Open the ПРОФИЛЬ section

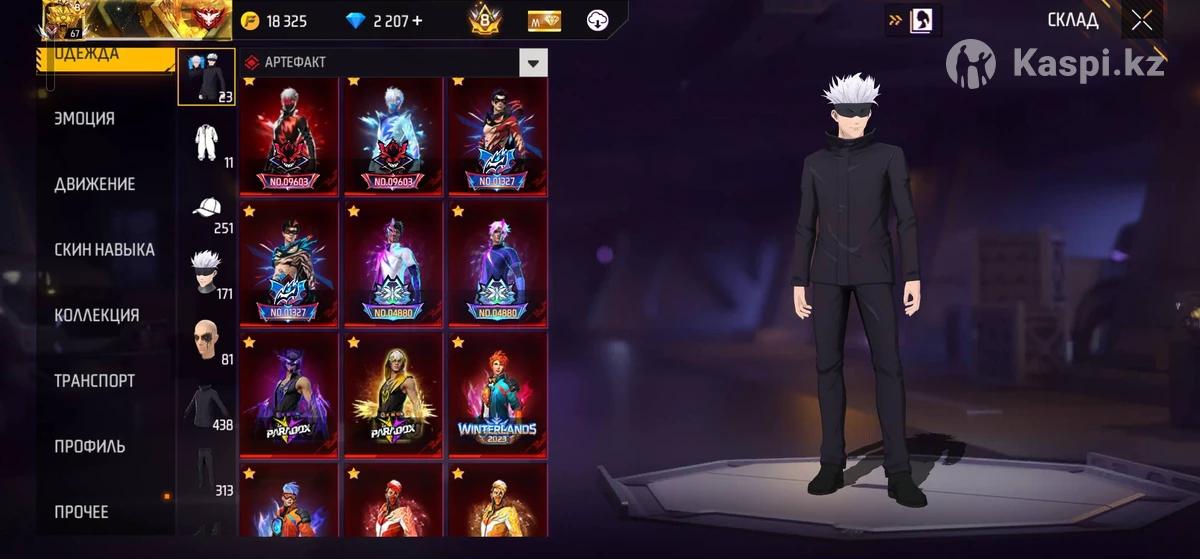(x=89, y=446)
